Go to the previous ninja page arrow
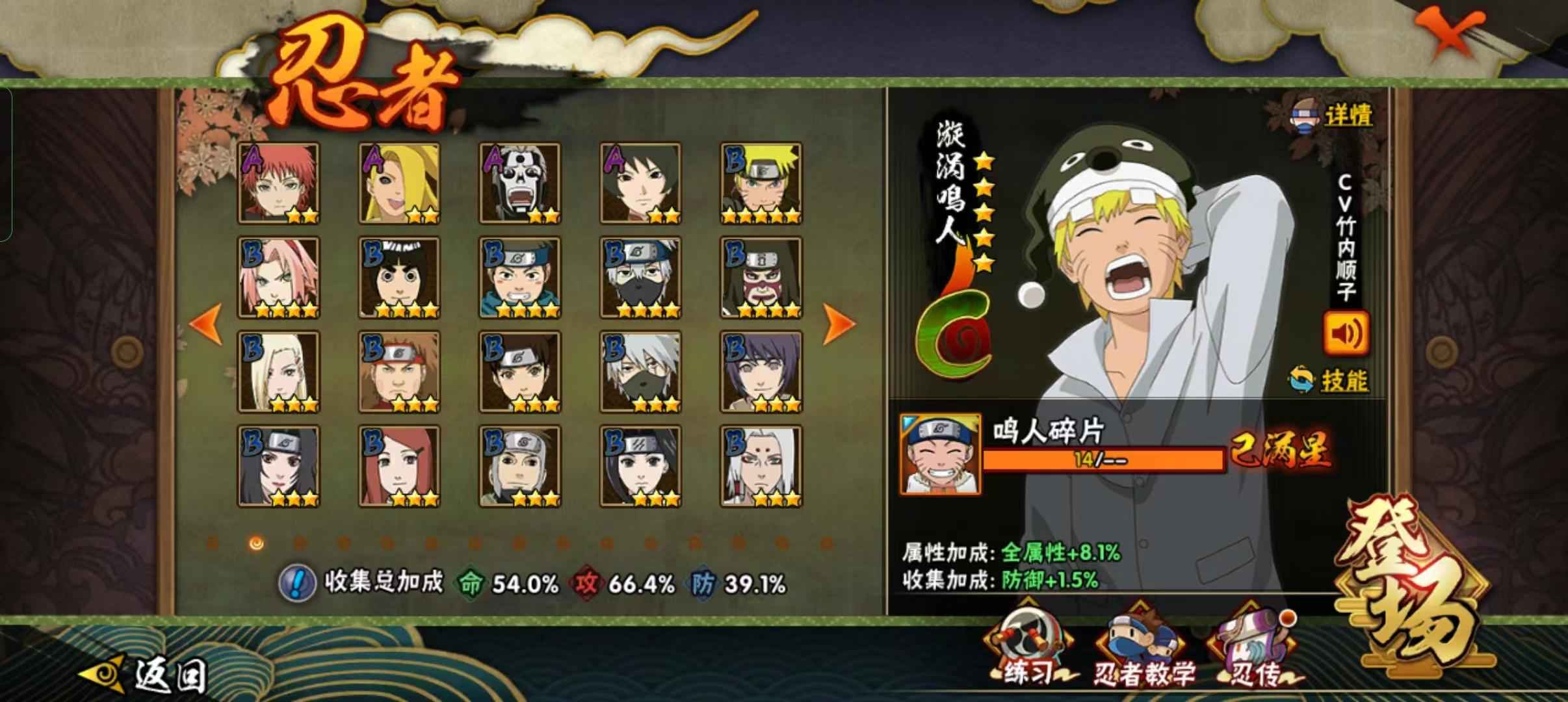 (207, 323)
